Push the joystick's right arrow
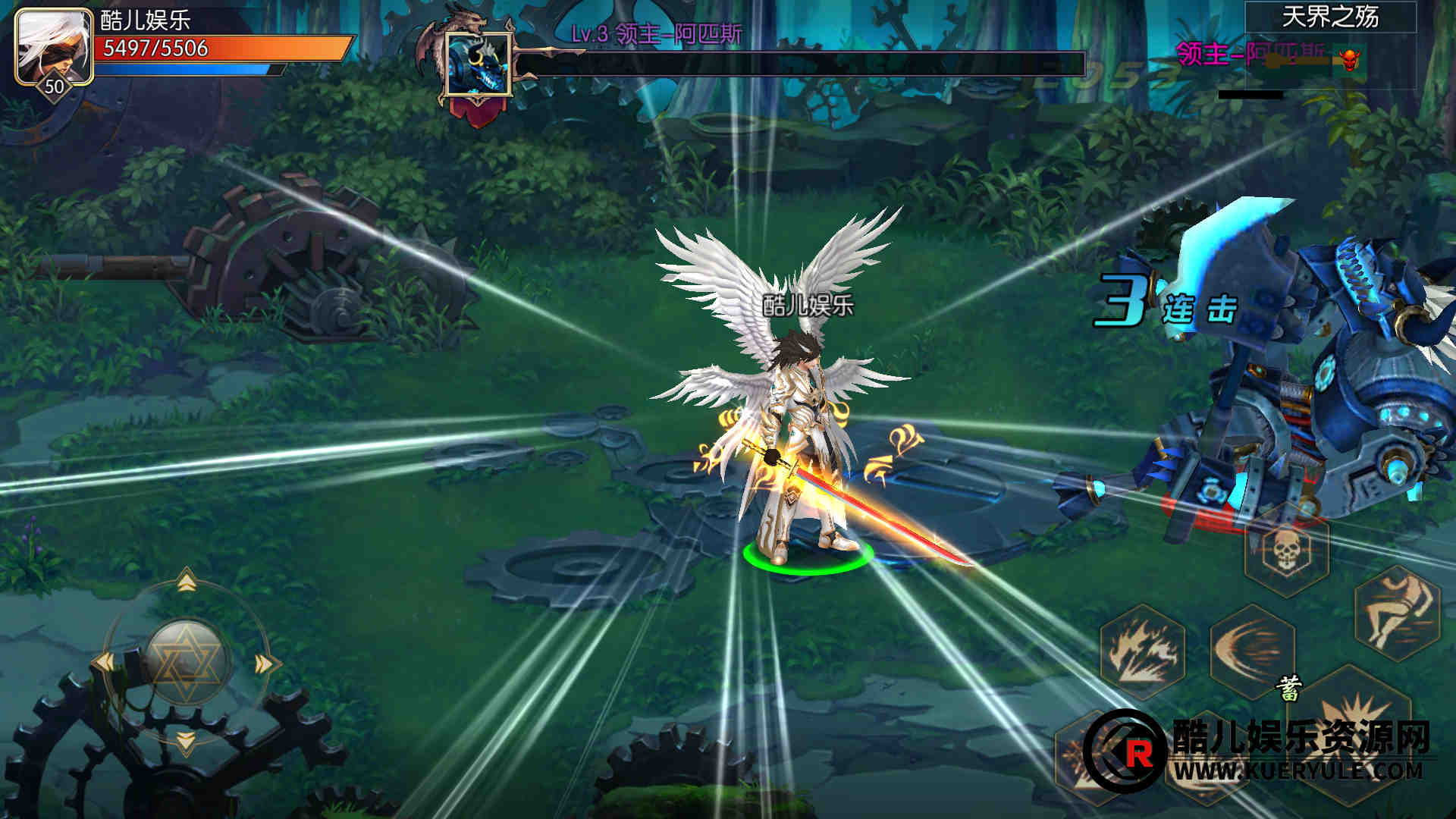 point(264,664)
